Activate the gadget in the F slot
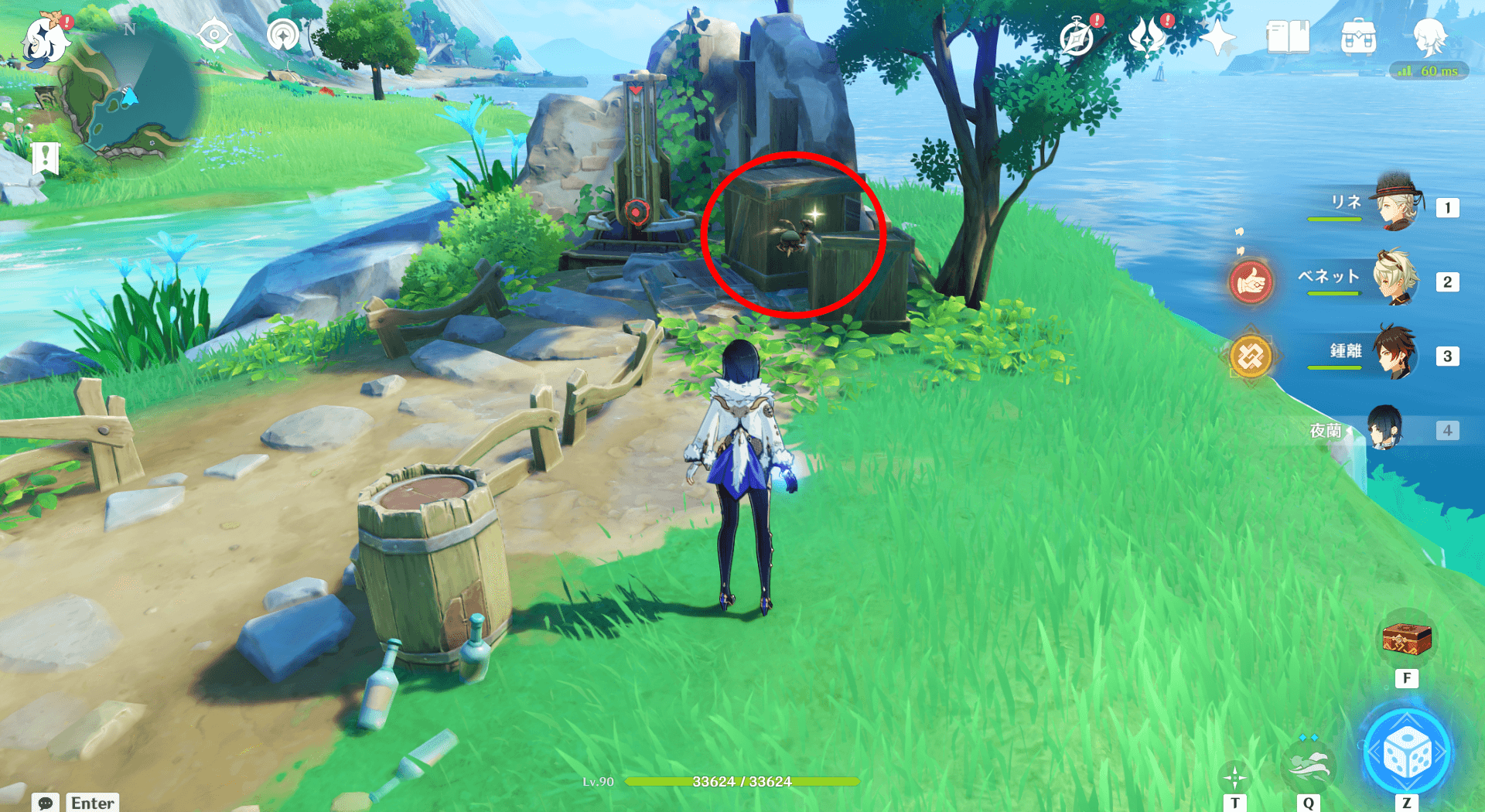1485x812 pixels. coord(1407,641)
